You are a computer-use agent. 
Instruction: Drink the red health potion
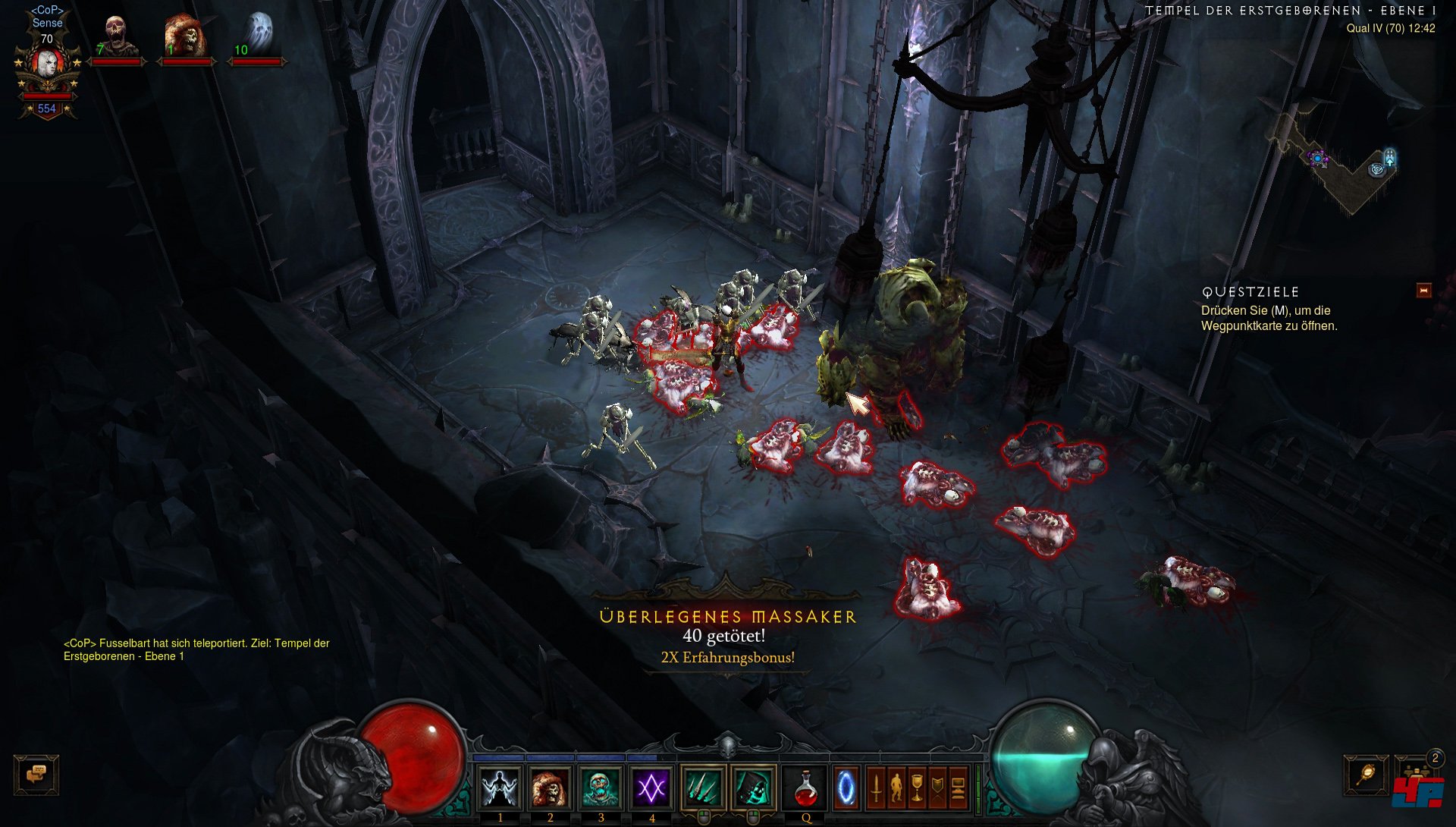pyautogui.click(x=805, y=788)
